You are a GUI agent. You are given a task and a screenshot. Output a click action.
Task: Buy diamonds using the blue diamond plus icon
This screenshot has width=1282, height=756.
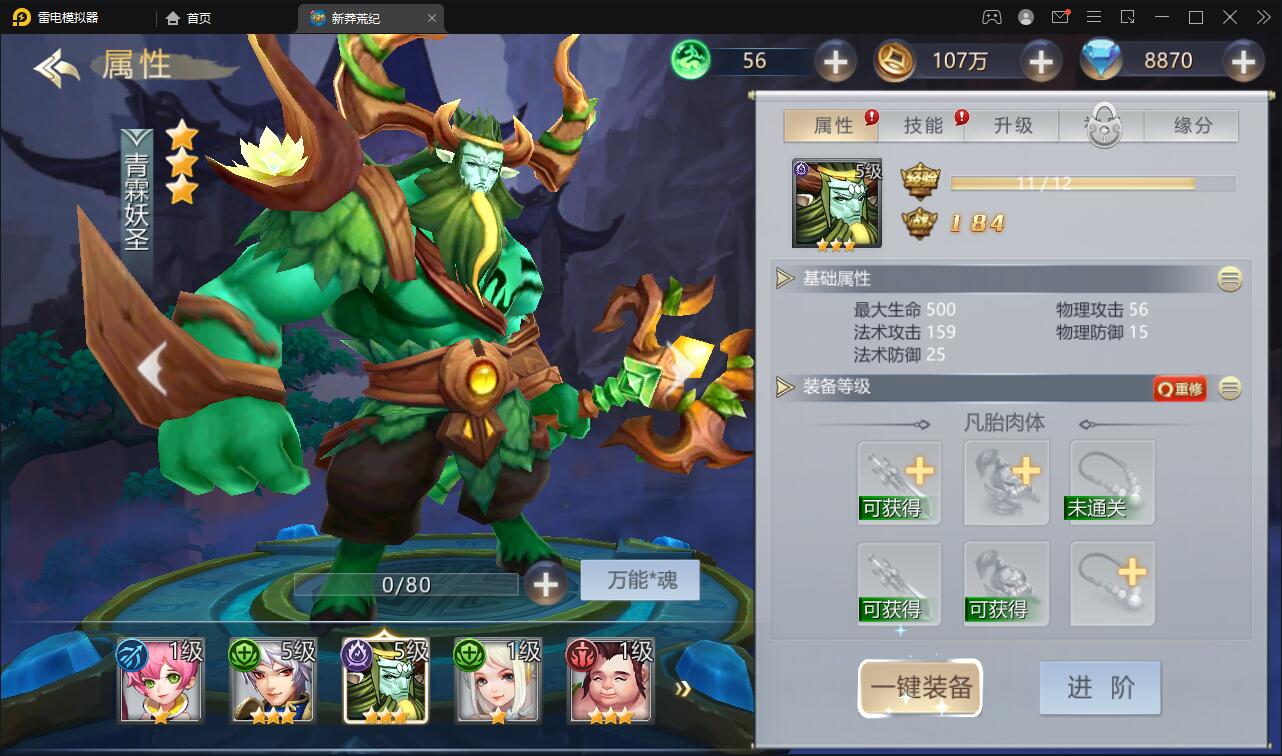(1244, 61)
